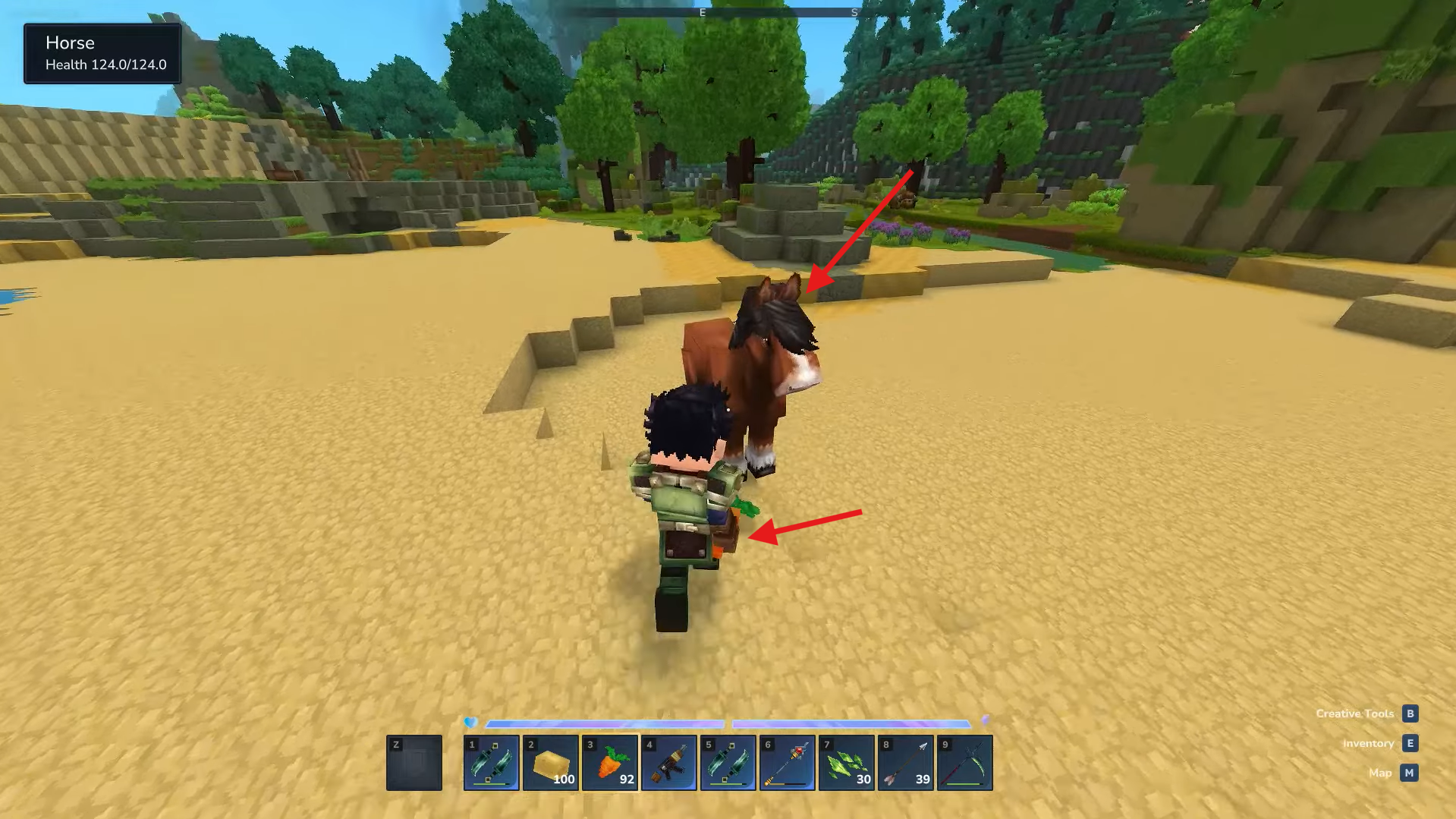Open the Map using the M button
This screenshot has height=819, width=1456.
1410,772
